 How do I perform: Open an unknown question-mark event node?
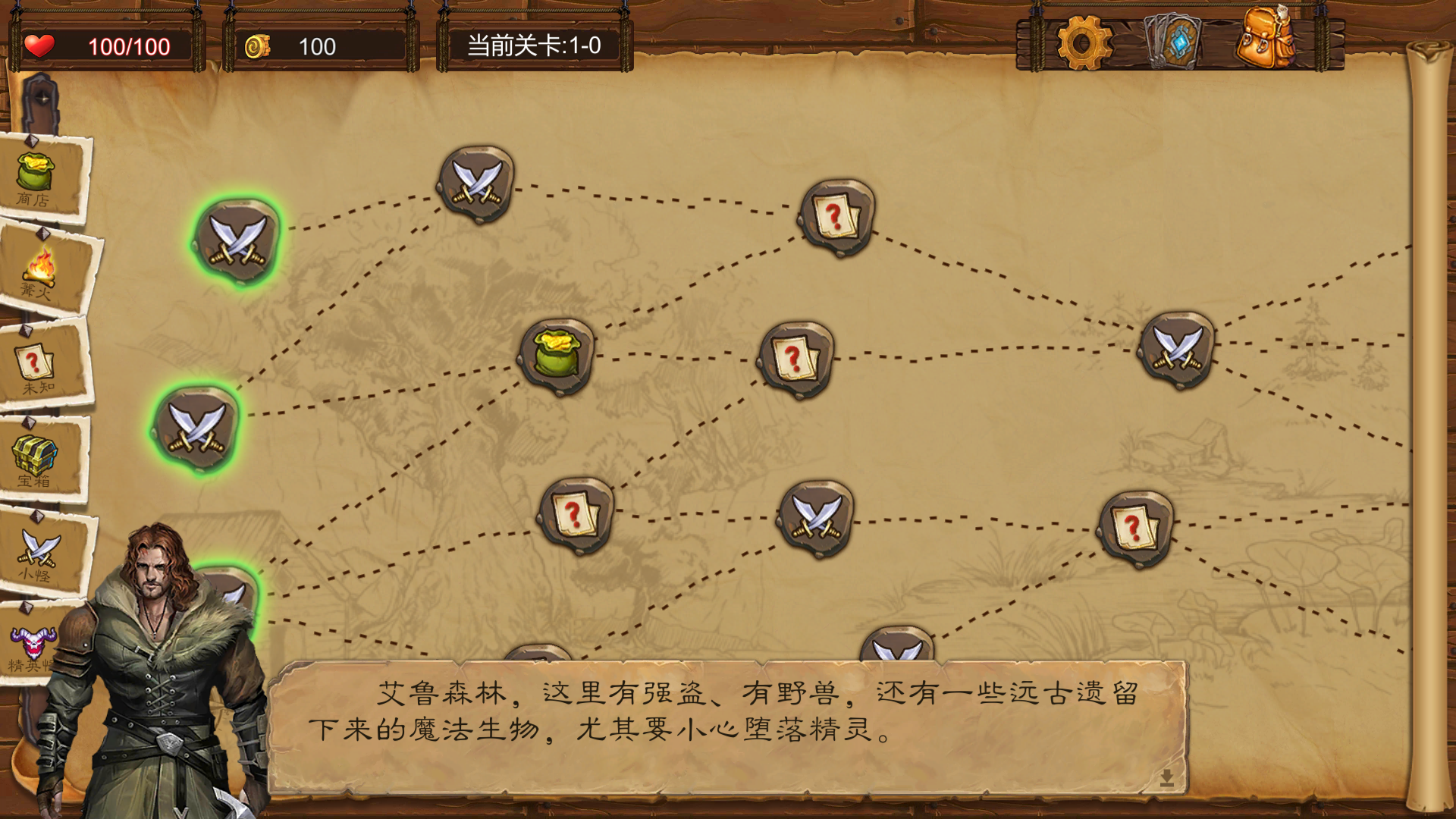pyautogui.click(x=795, y=357)
